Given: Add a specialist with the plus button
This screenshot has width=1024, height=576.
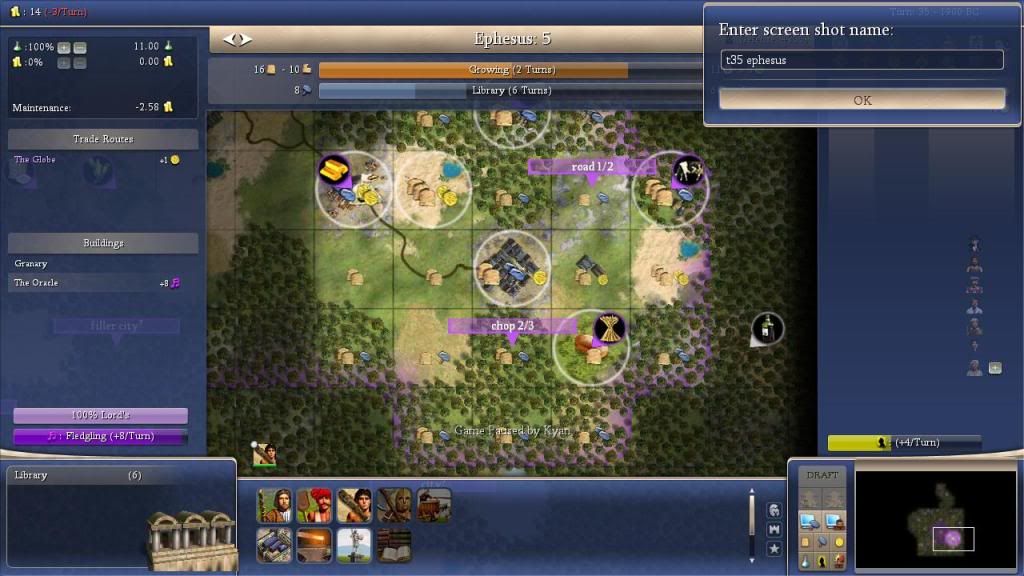Looking at the screenshot, I should tap(995, 368).
